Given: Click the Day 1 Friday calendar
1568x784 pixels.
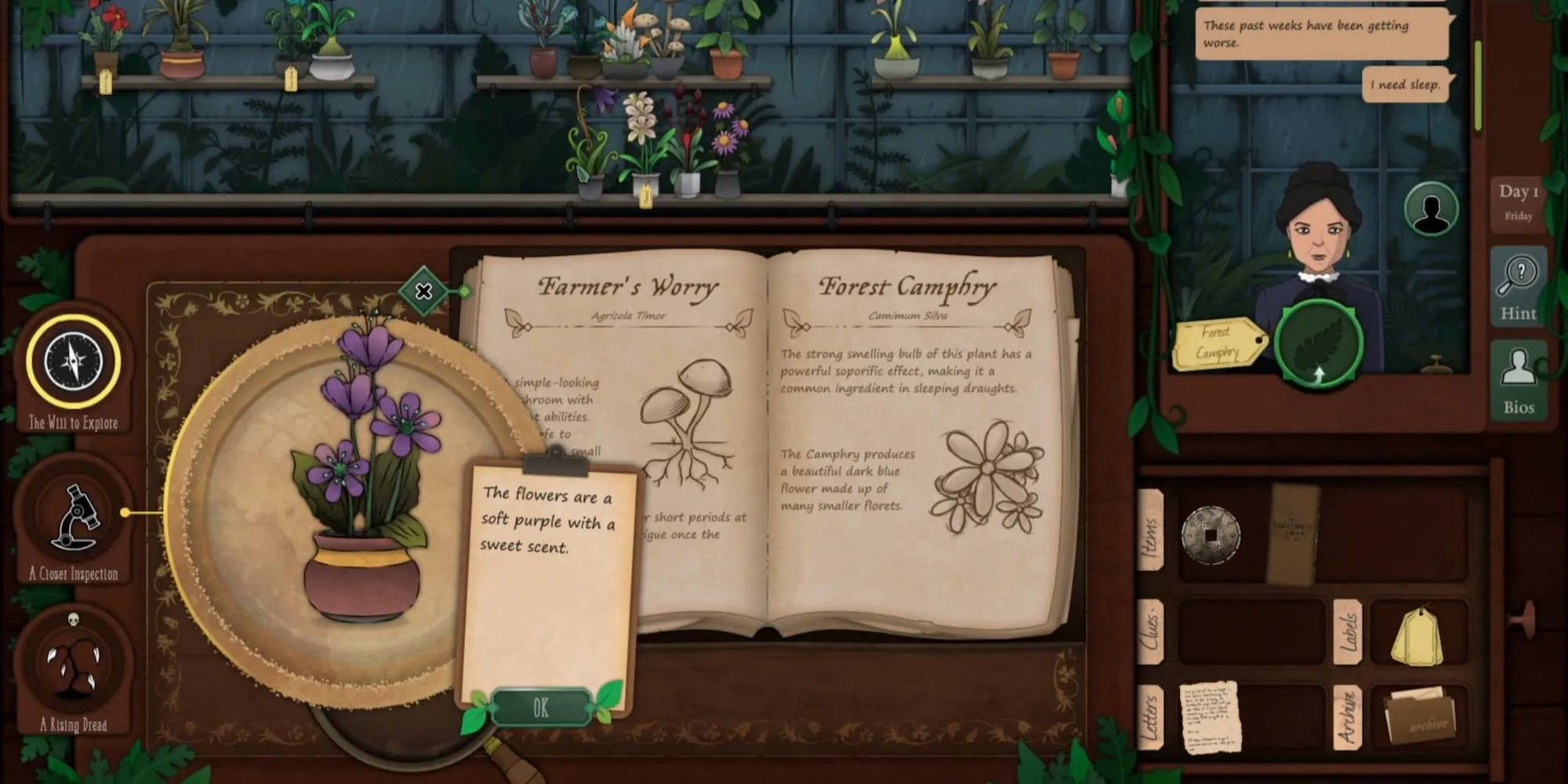Looking at the screenshot, I should click(x=1519, y=202).
